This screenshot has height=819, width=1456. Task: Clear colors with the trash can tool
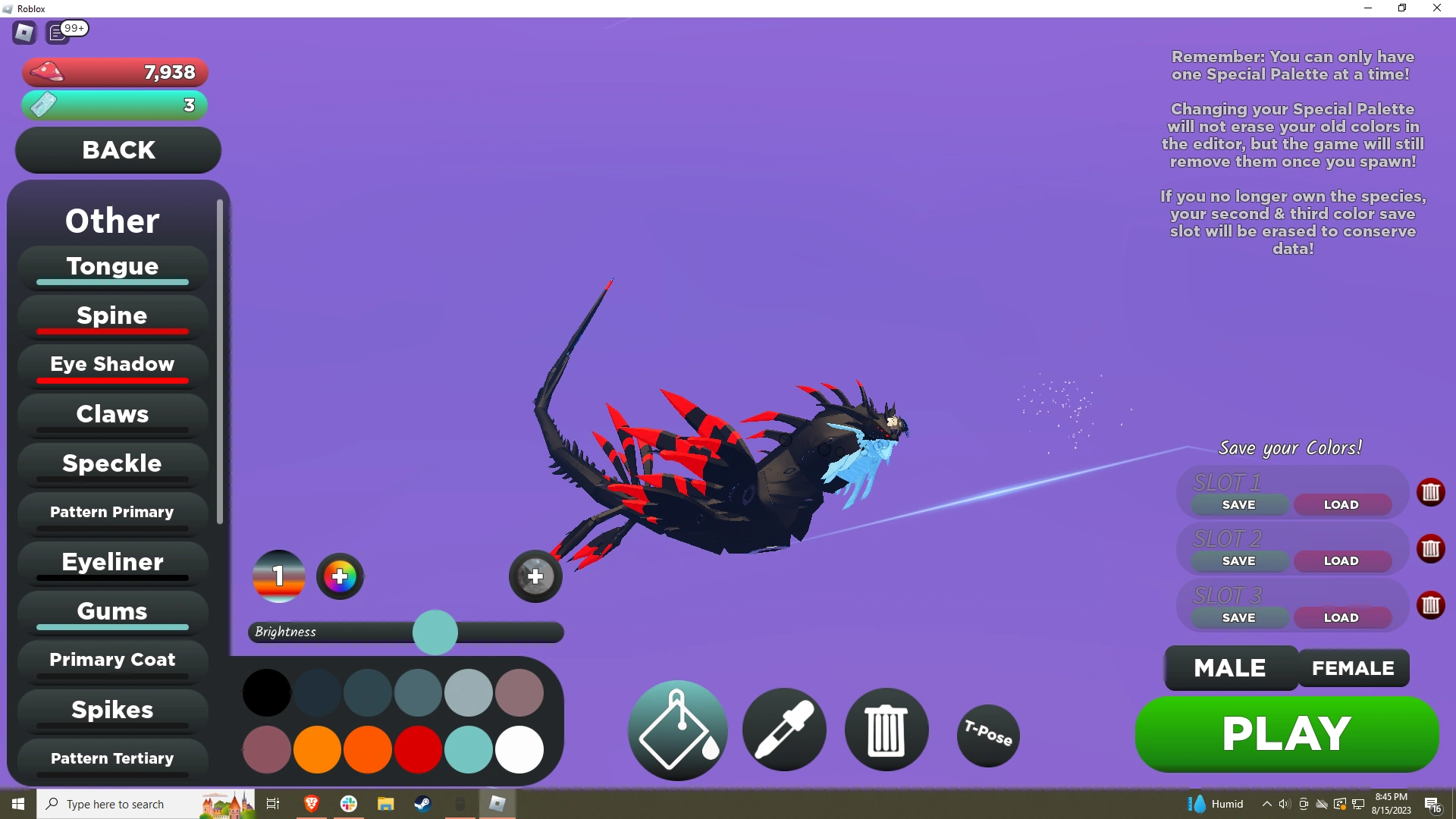click(886, 730)
